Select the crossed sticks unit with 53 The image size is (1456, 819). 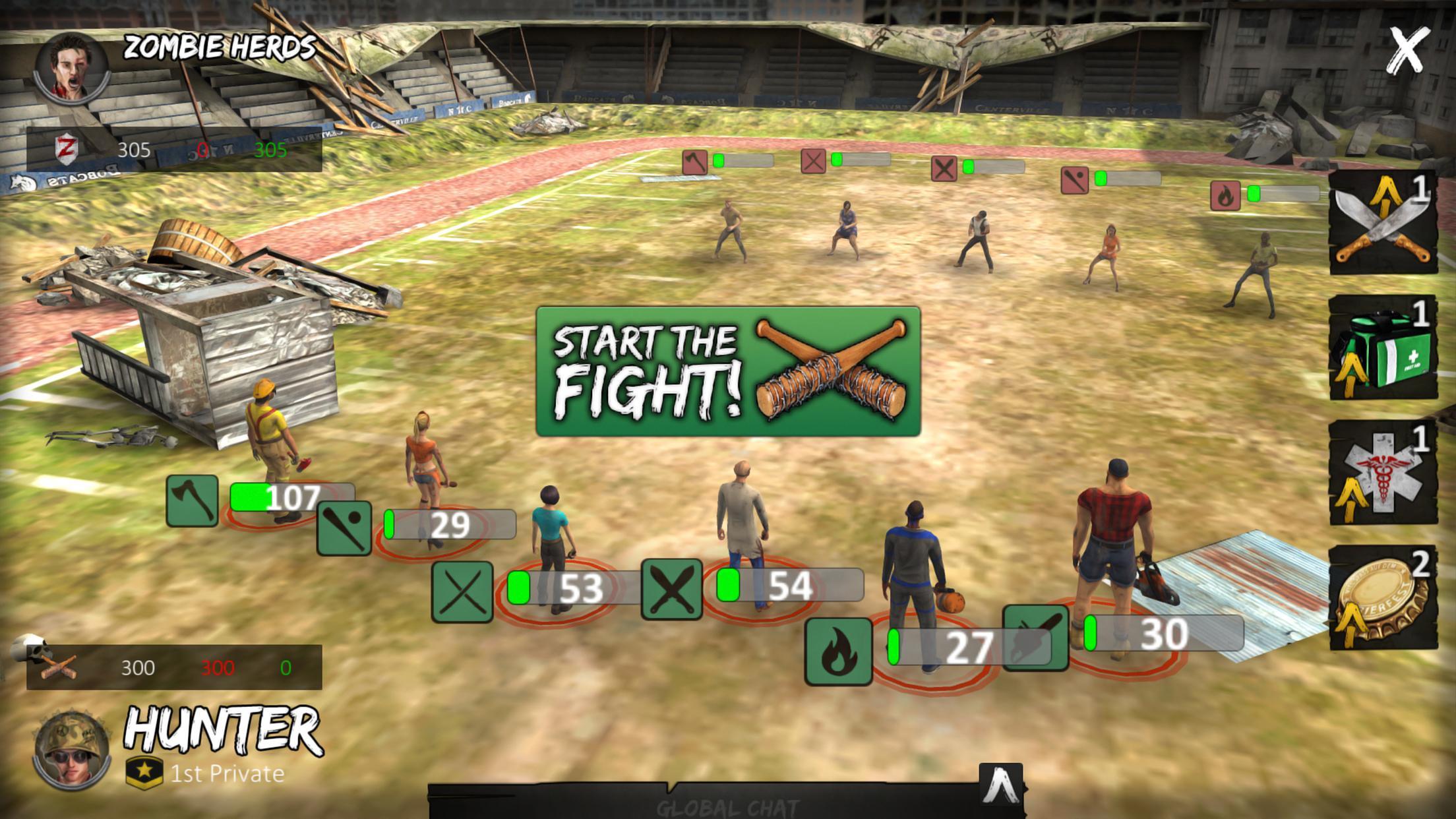(x=462, y=591)
